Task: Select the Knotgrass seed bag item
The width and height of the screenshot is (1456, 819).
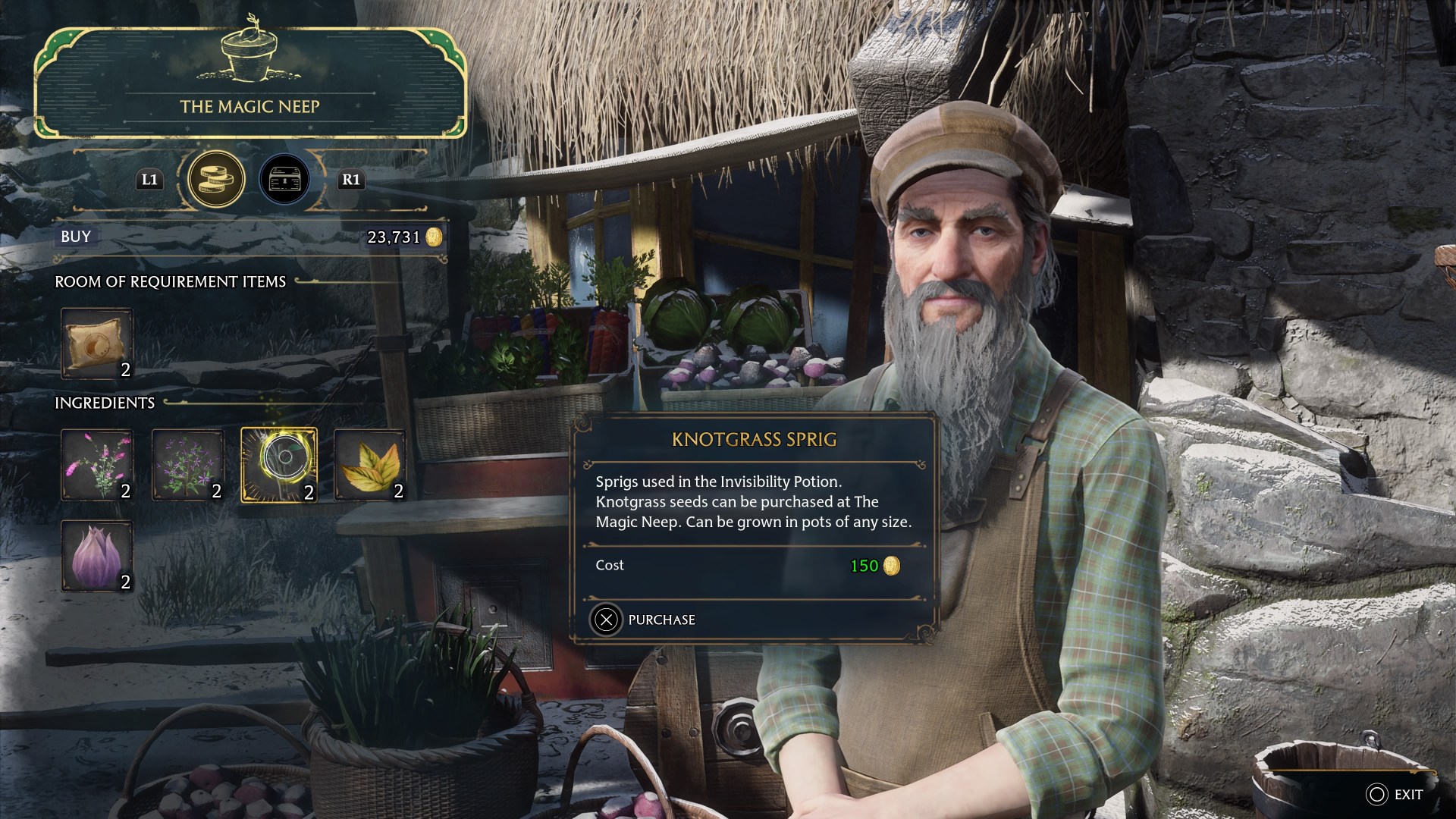Action: pyautogui.click(x=97, y=344)
